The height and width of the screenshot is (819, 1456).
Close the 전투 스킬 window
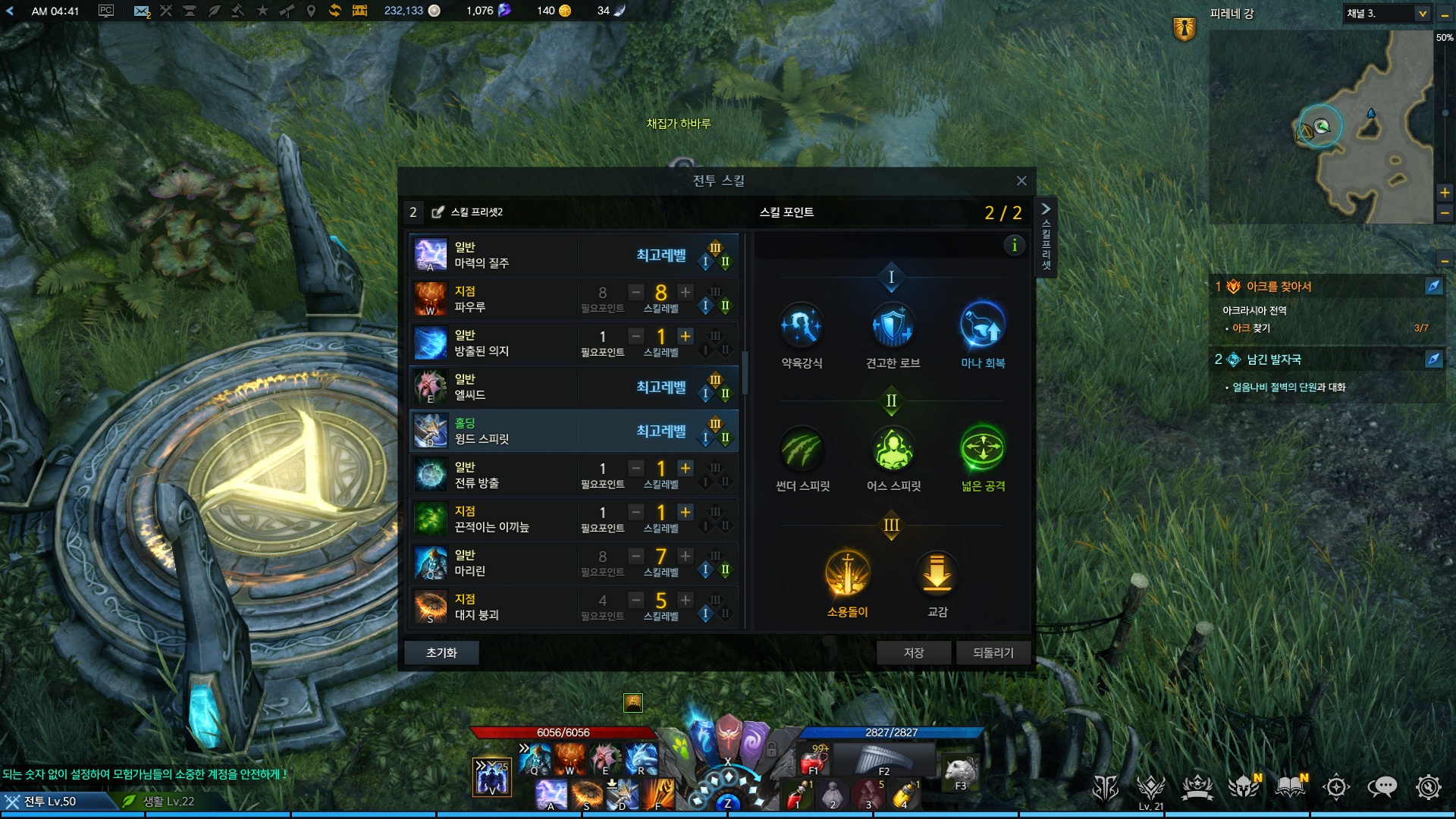[x=1021, y=180]
